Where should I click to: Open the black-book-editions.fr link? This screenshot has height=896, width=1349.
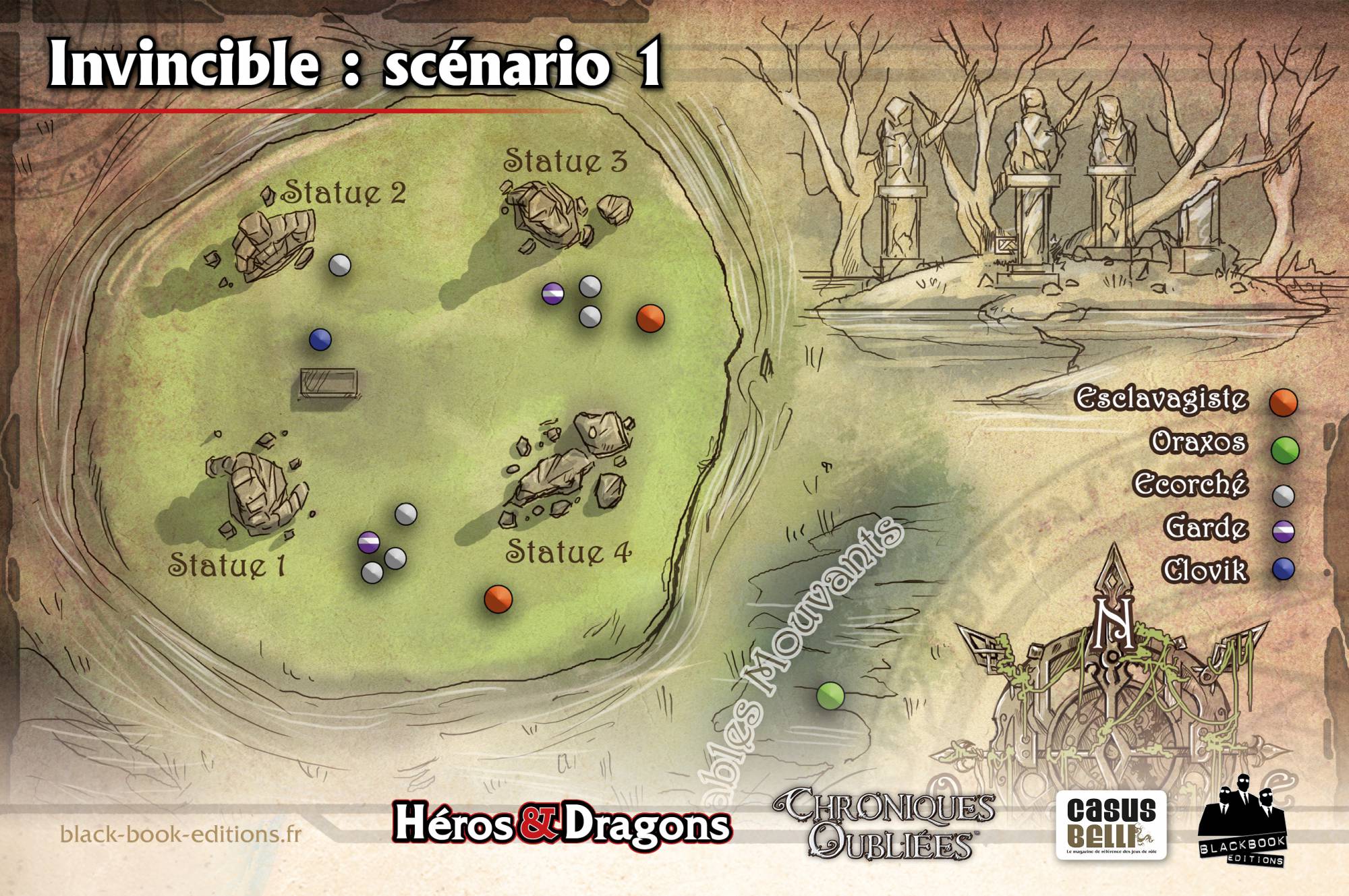(181, 834)
